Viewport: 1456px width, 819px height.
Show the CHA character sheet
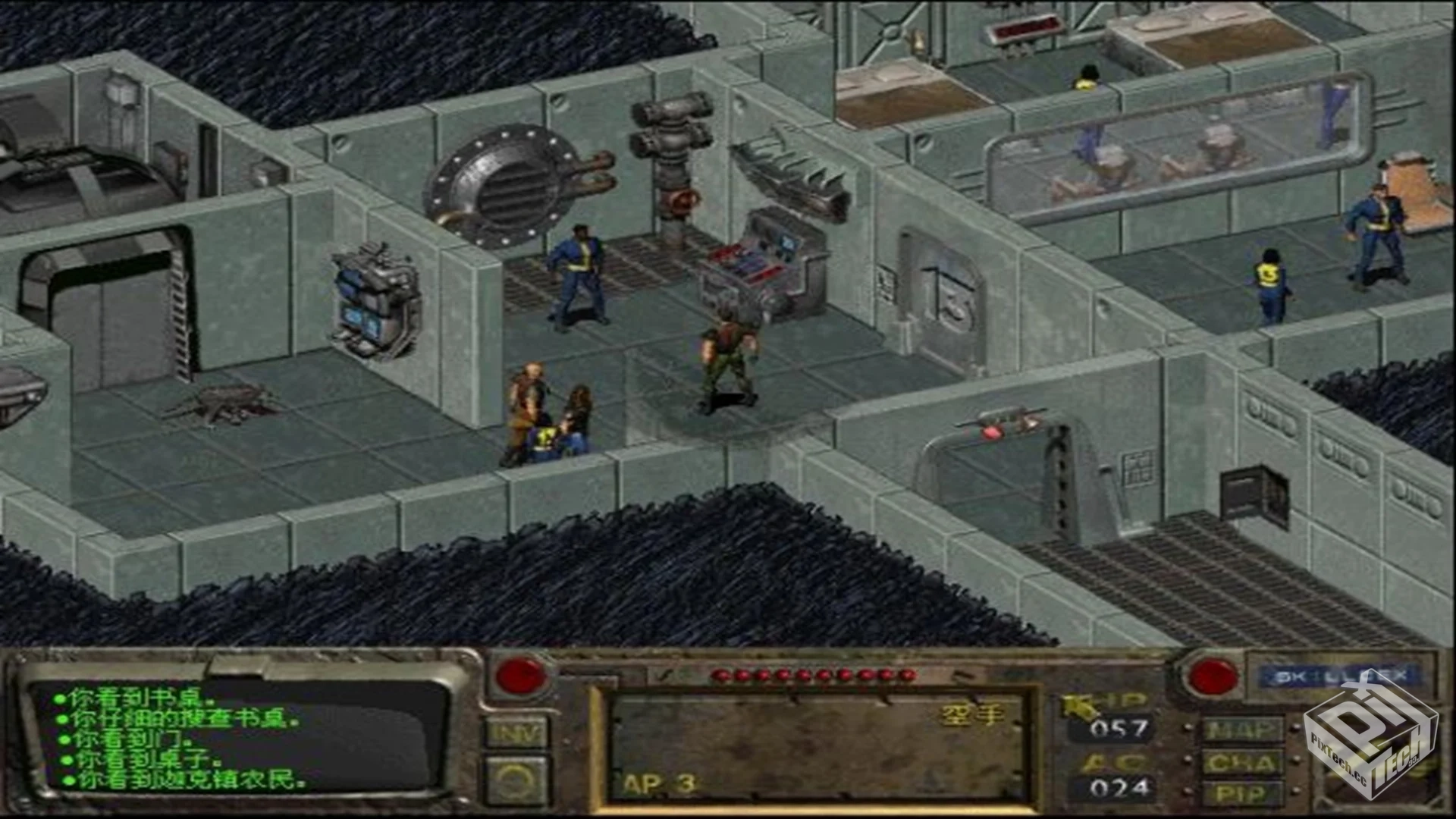pos(1241,762)
